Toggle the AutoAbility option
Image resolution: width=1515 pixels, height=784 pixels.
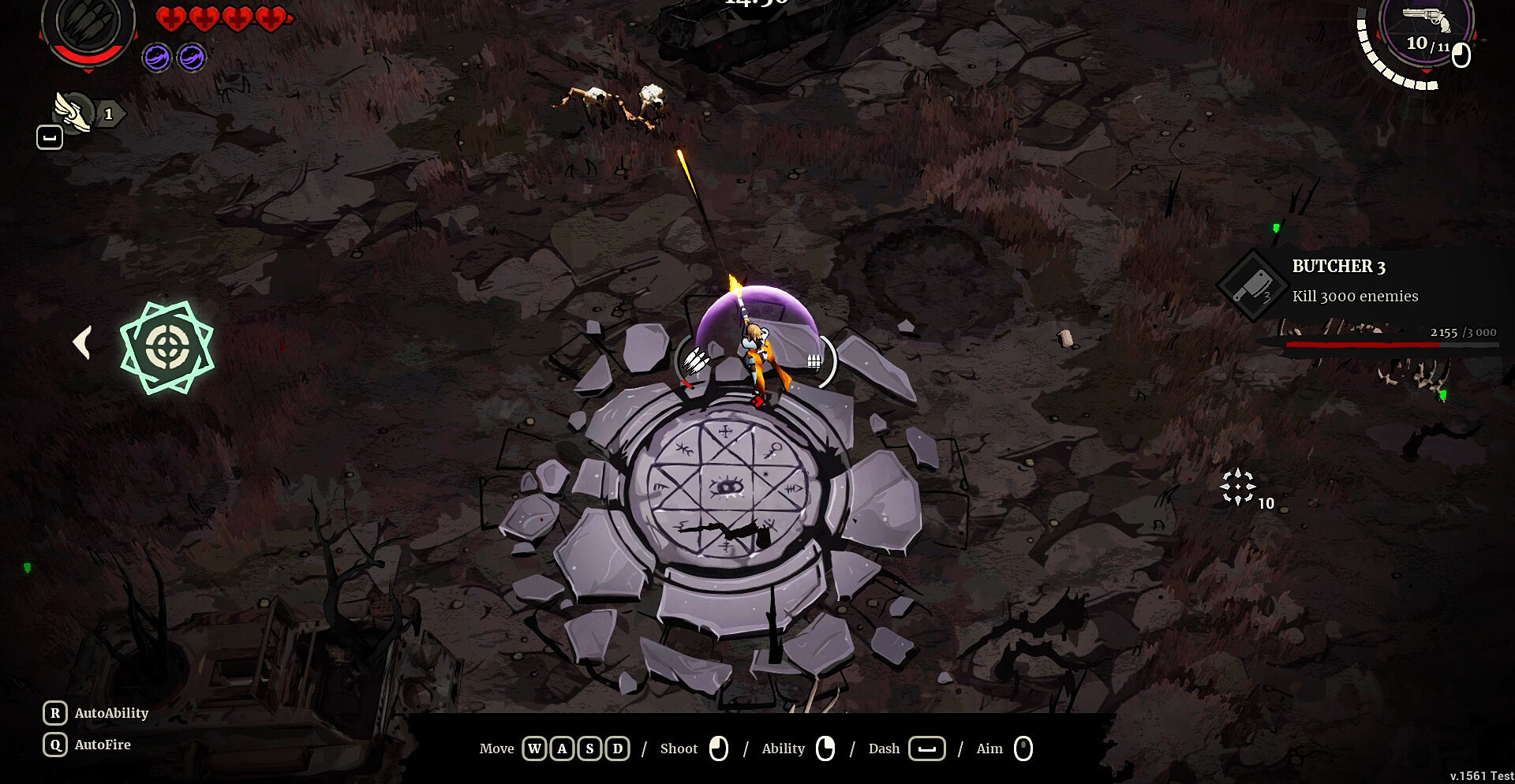pos(96,713)
